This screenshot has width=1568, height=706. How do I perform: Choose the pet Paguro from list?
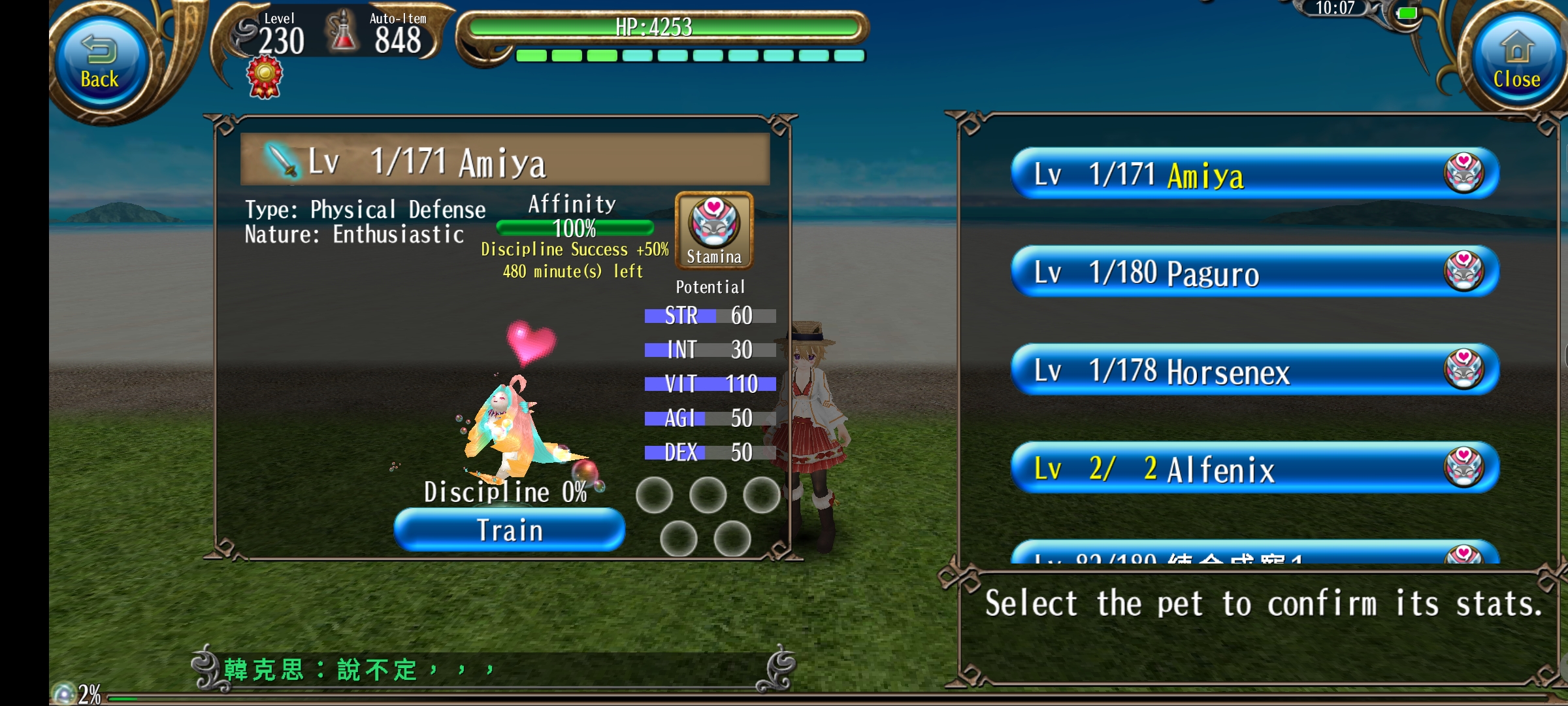point(1254,272)
